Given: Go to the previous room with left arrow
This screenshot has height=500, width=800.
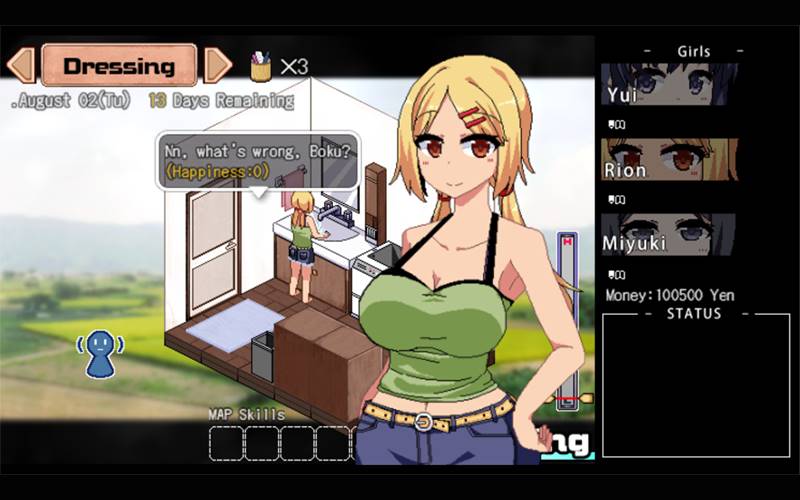Looking at the screenshot, I should (21, 66).
